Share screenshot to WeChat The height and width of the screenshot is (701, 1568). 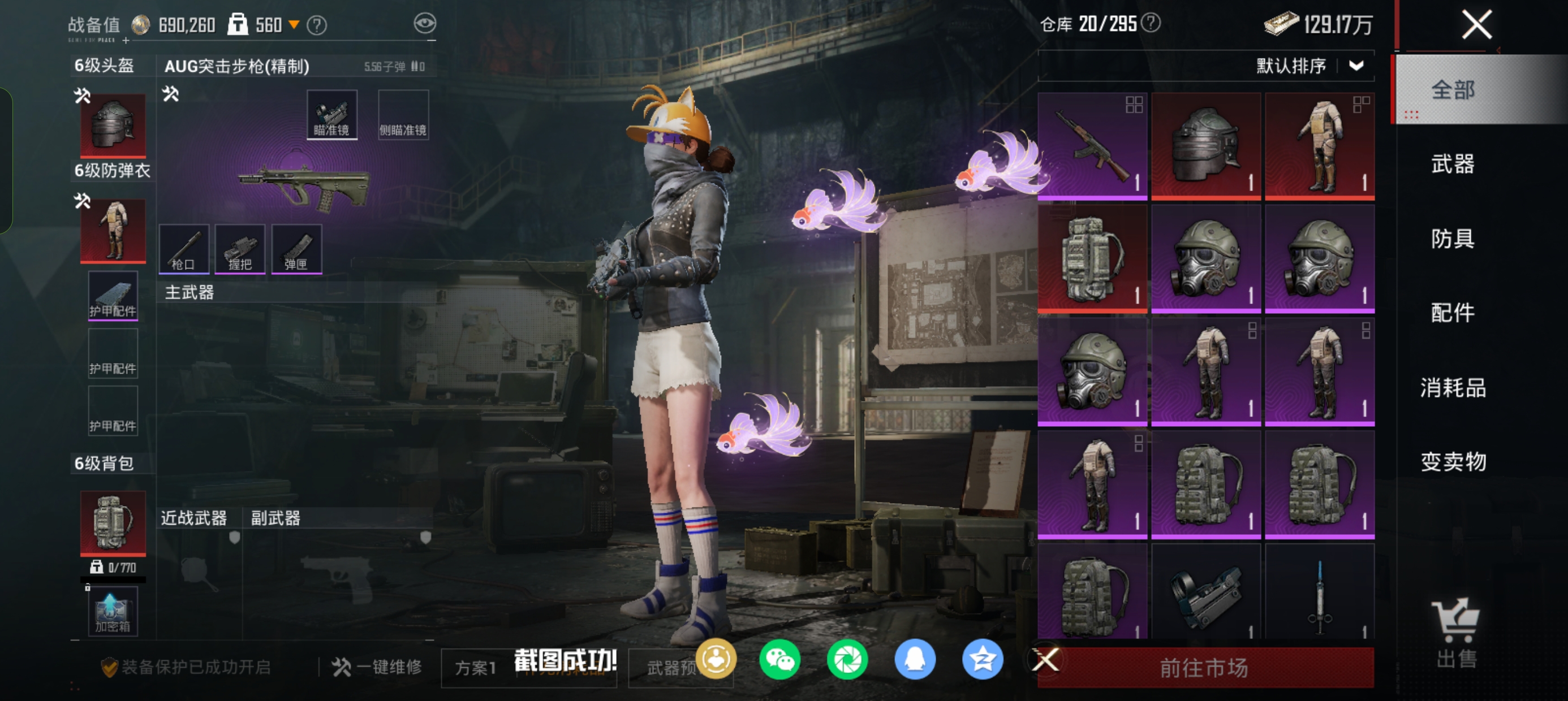tap(779, 660)
